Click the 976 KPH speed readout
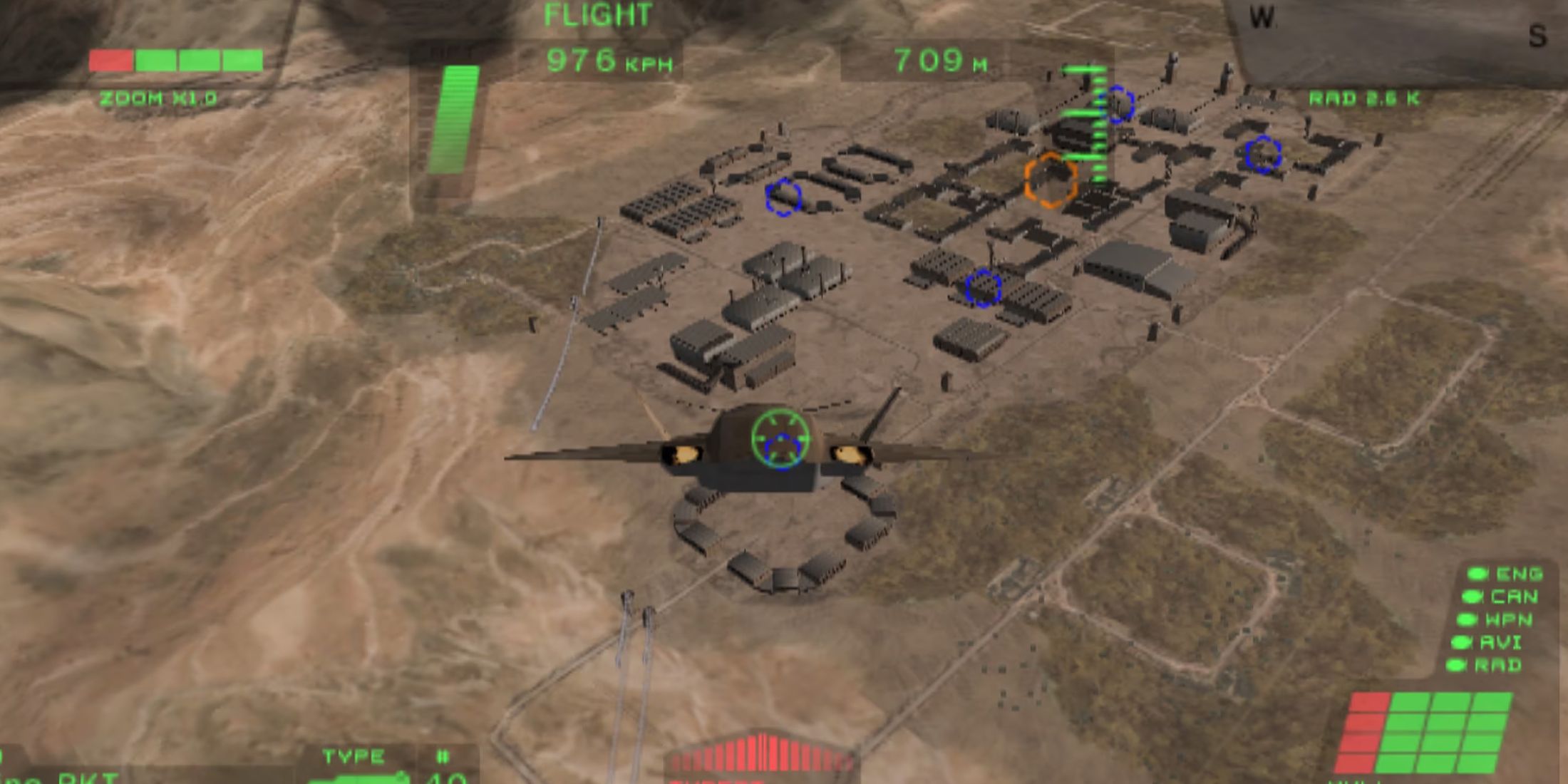Viewport: 1568px width, 784px height. click(609, 63)
